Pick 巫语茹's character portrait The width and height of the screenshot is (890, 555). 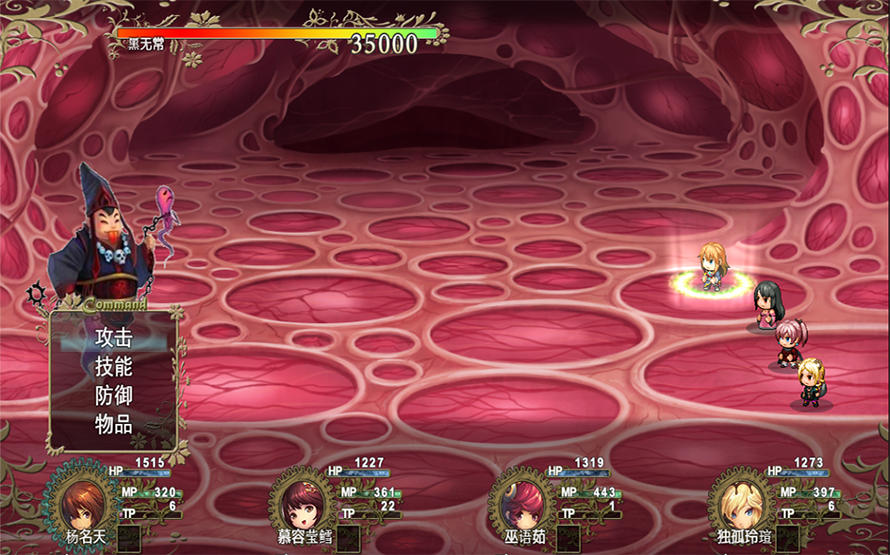click(x=521, y=502)
